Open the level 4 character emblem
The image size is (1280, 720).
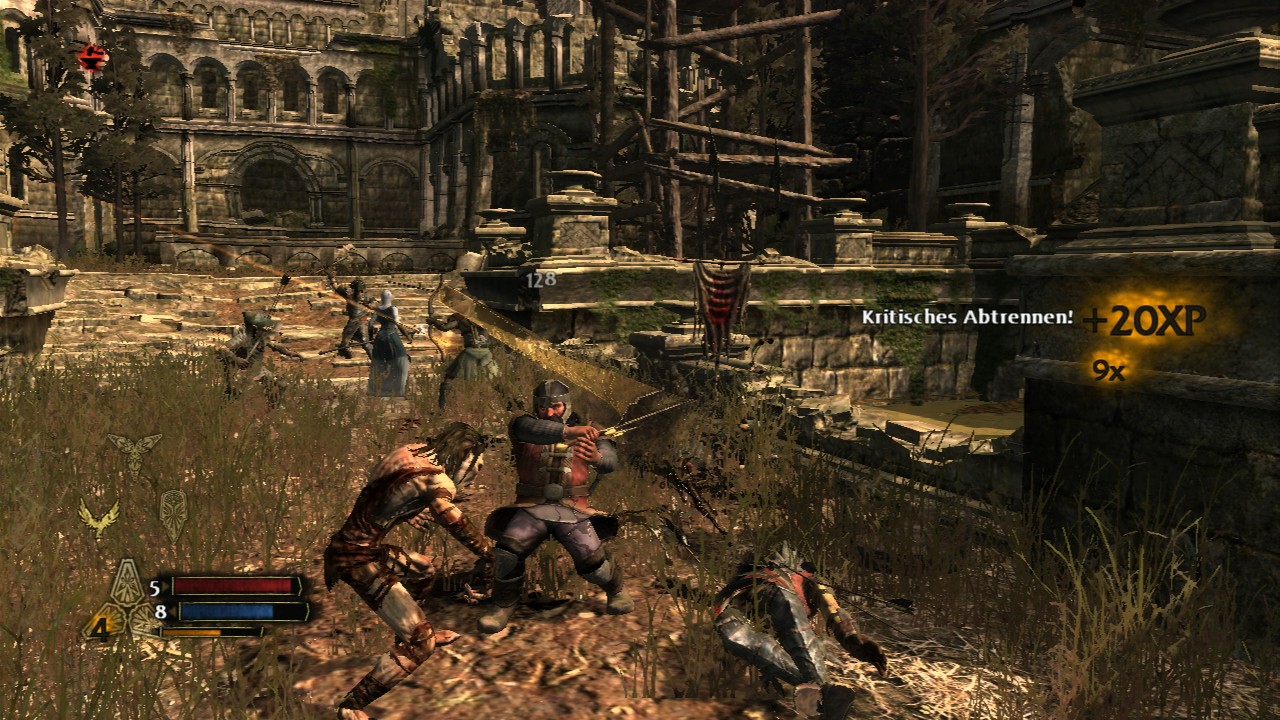pyautogui.click(x=100, y=627)
